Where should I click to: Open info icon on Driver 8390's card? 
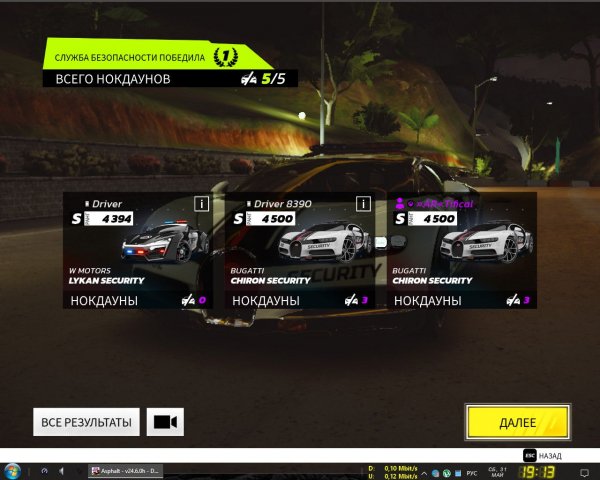[363, 203]
